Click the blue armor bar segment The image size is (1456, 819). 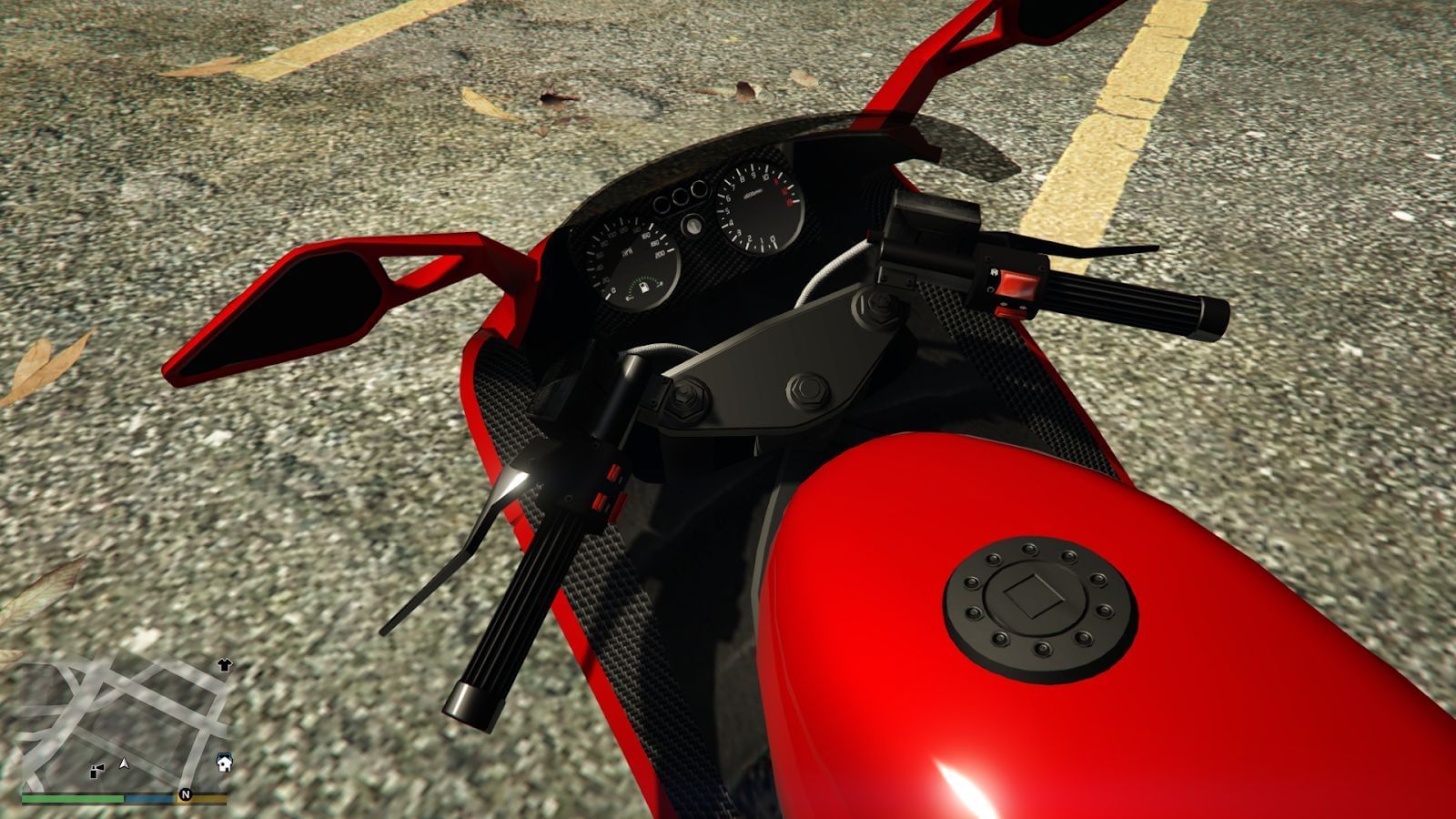point(149,799)
